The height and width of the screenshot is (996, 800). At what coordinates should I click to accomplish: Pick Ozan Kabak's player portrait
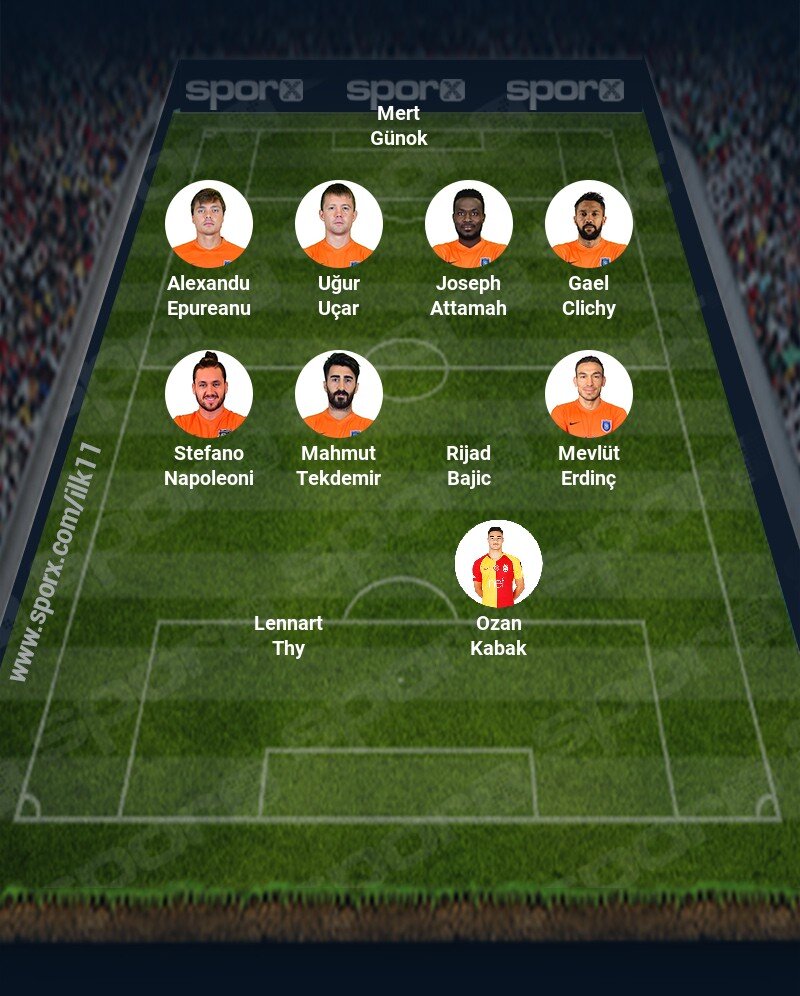(498, 564)
